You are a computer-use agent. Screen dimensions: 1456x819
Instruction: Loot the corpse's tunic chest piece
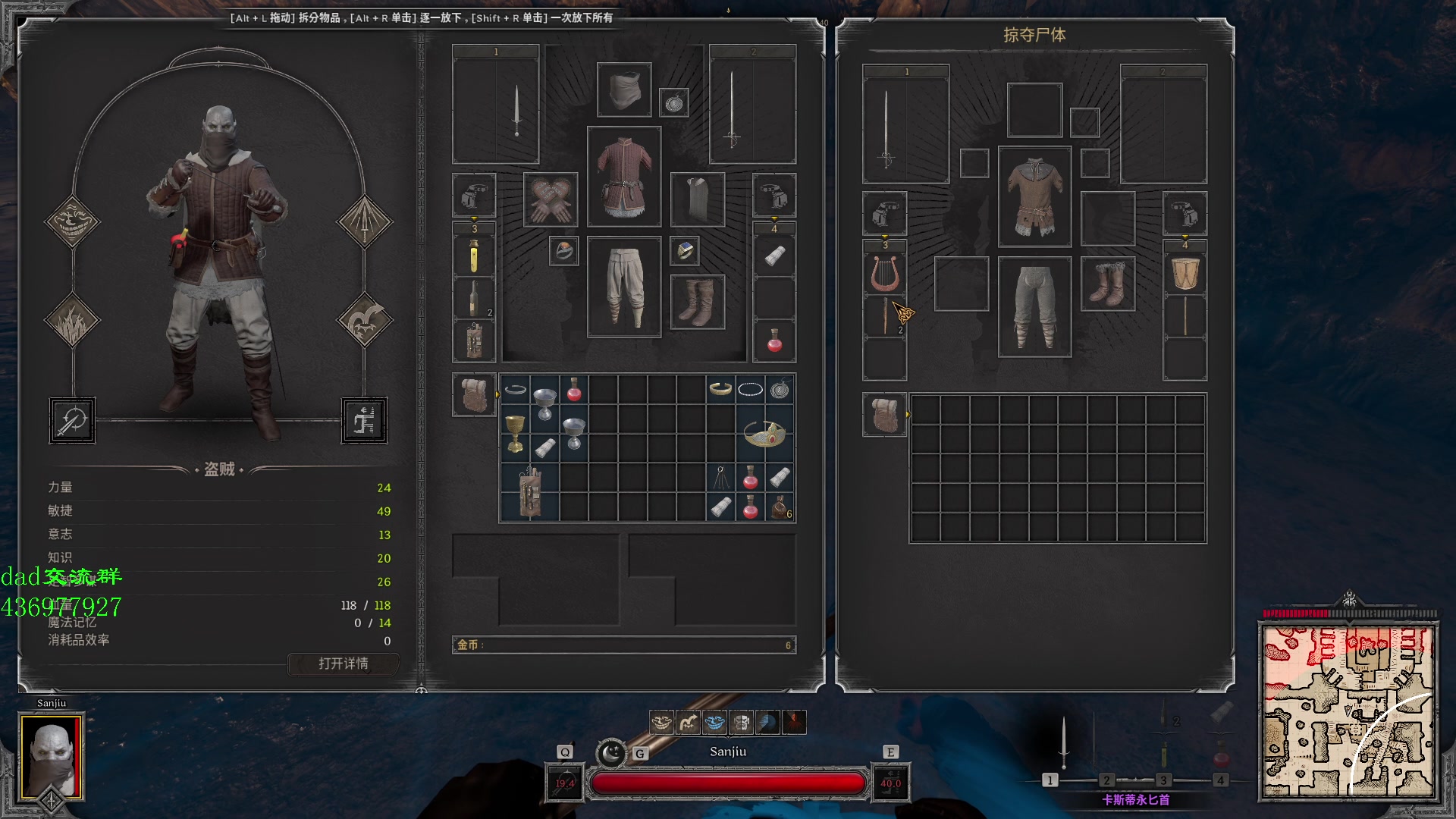tap(1034, 196)
